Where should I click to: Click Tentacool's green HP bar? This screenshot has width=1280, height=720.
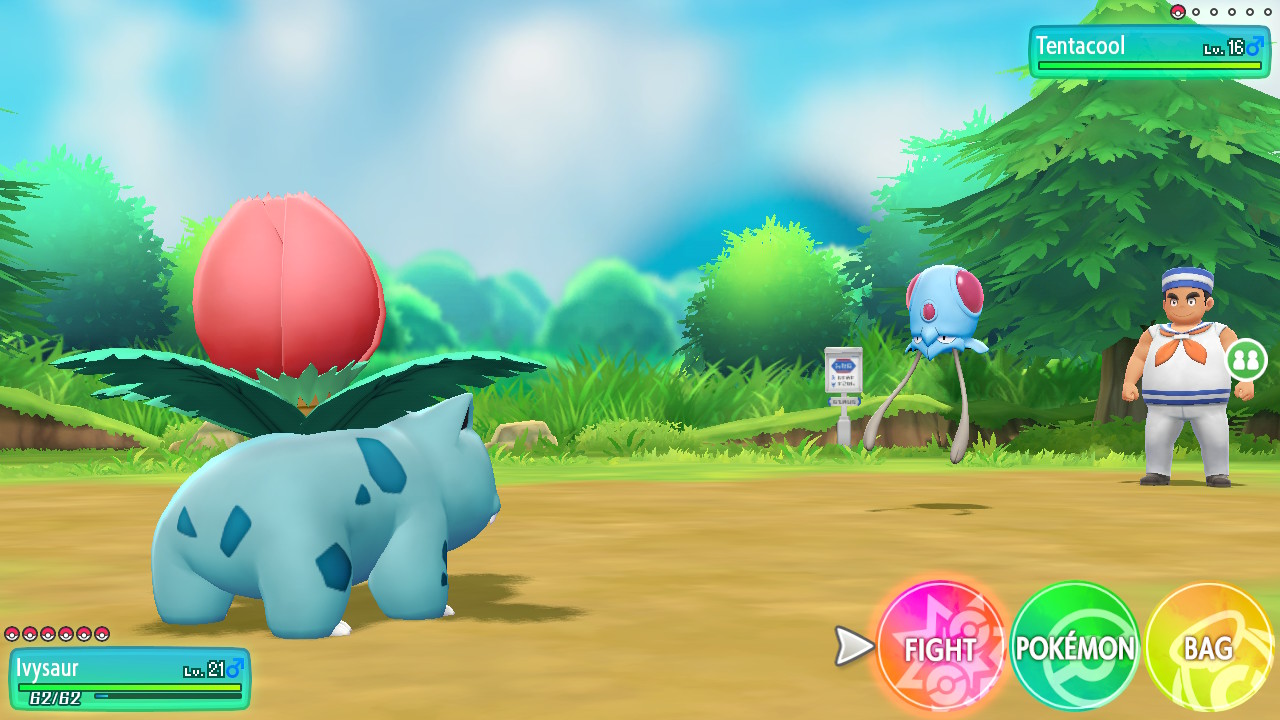click(x=1150, y=66)
